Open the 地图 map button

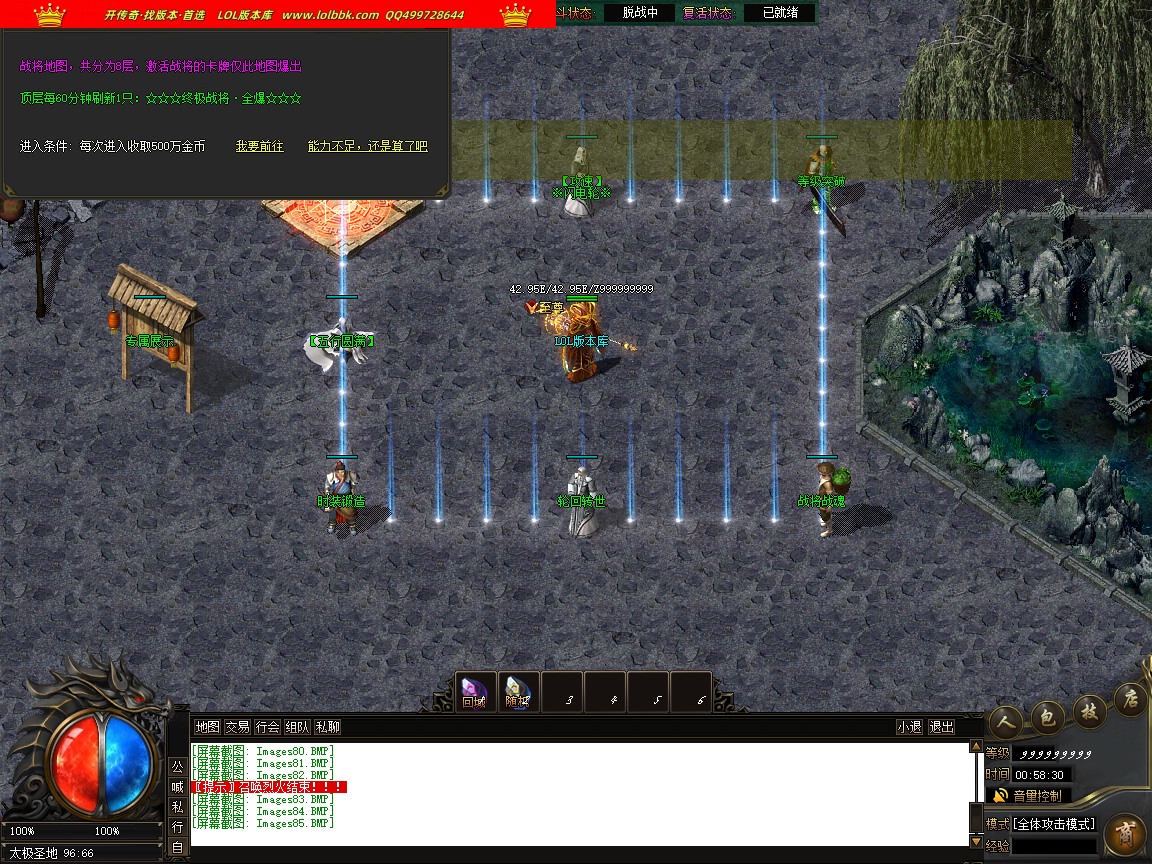point(207,727)
